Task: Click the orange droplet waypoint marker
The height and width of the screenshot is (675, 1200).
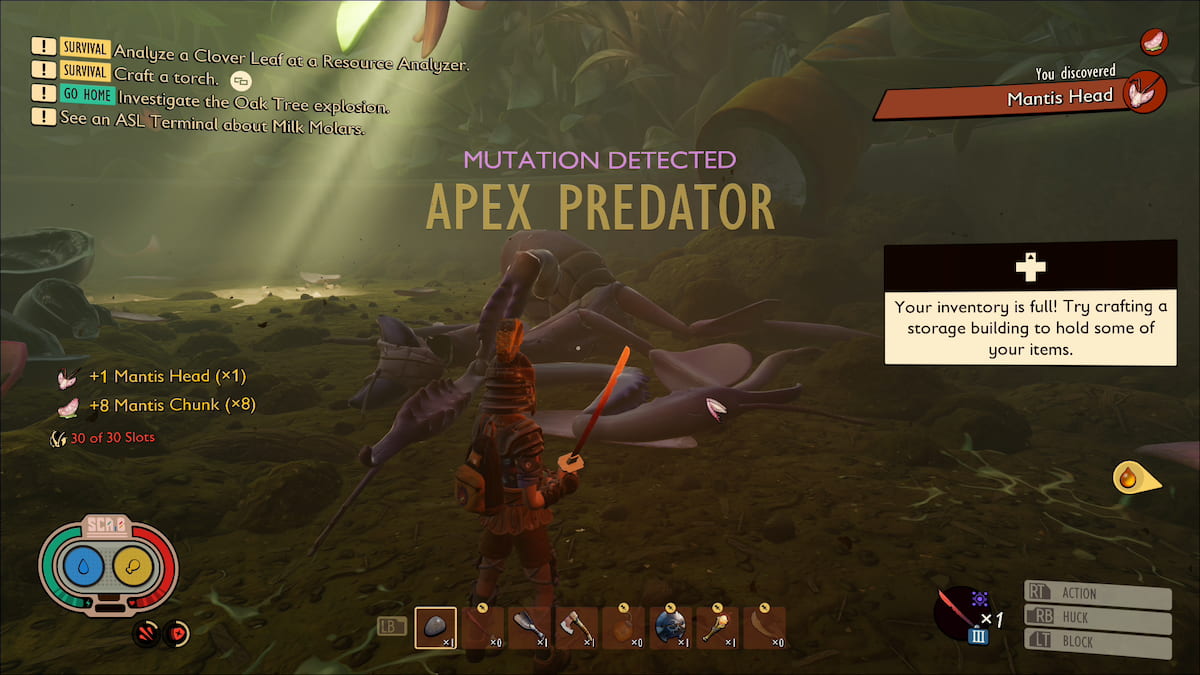Action: pyautogui.click(x=1131, y=478)
